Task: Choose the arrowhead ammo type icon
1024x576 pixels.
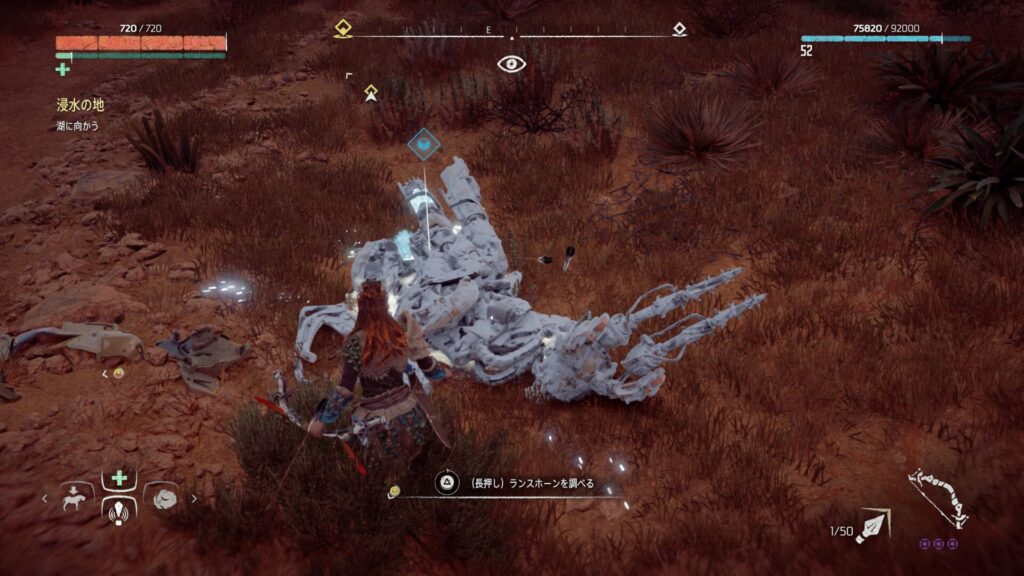Action: point(873,525)
